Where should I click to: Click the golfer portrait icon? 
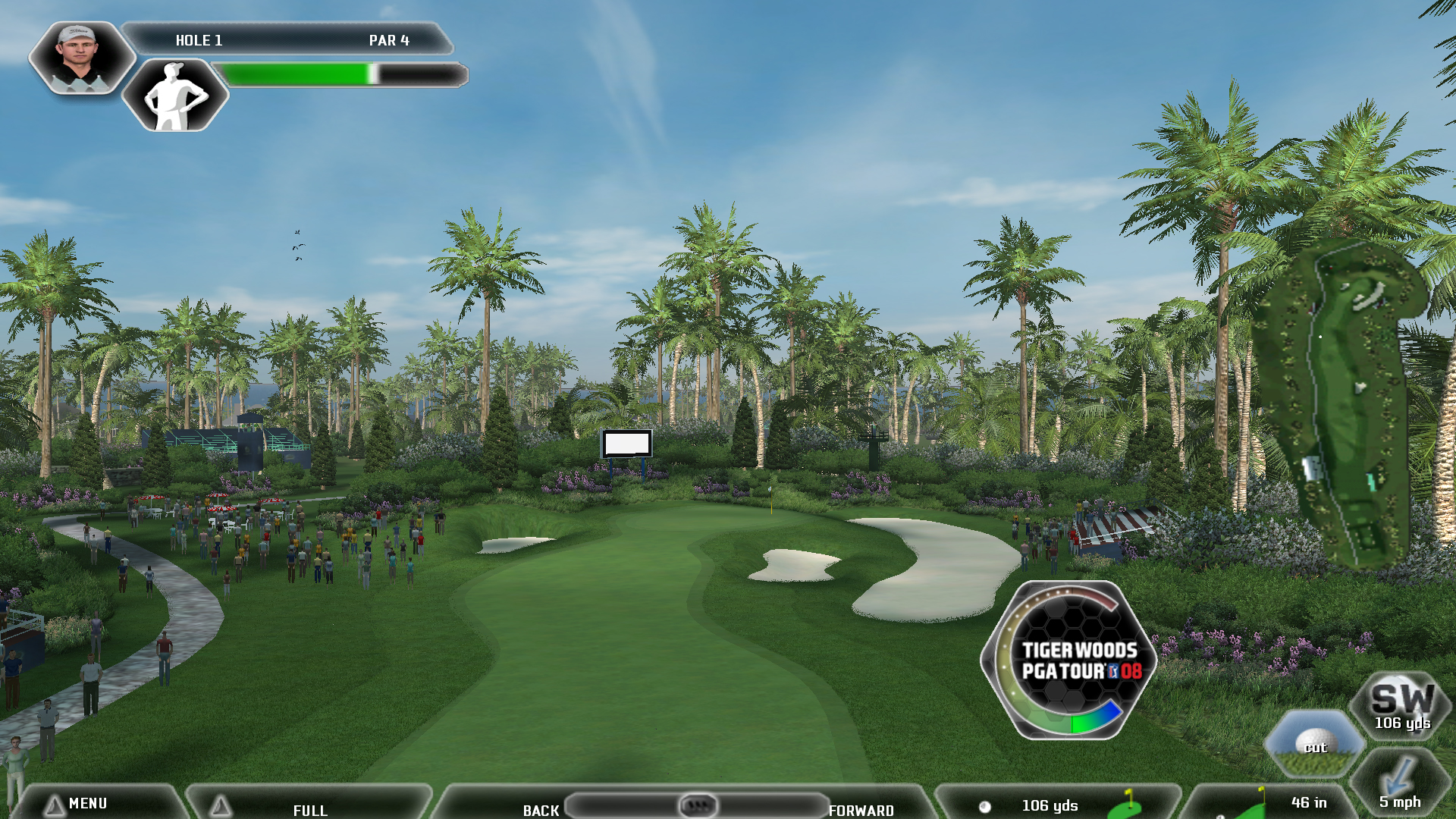80,58
